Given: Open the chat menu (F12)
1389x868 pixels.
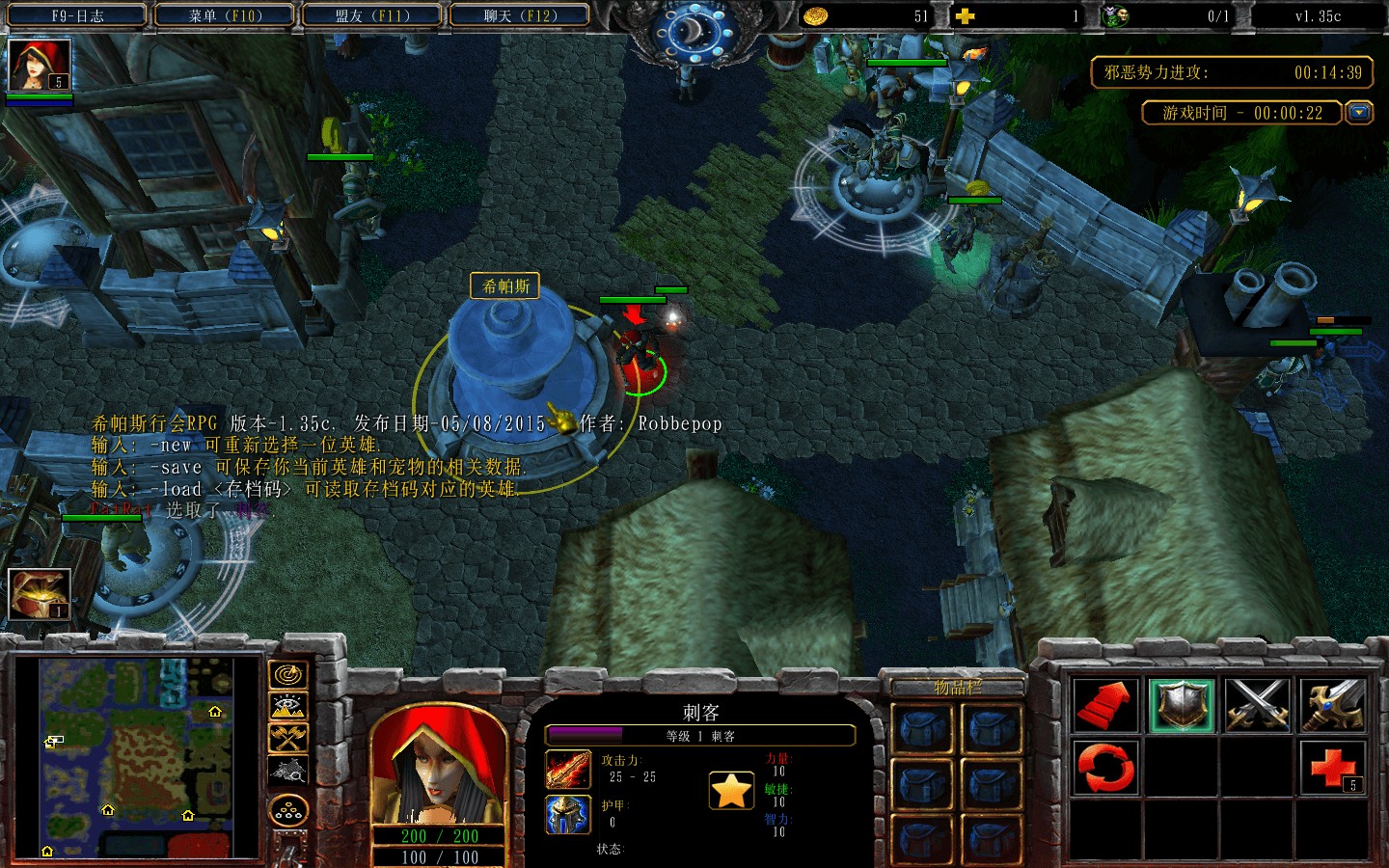Looking at the screenshot, I should 521,15.
